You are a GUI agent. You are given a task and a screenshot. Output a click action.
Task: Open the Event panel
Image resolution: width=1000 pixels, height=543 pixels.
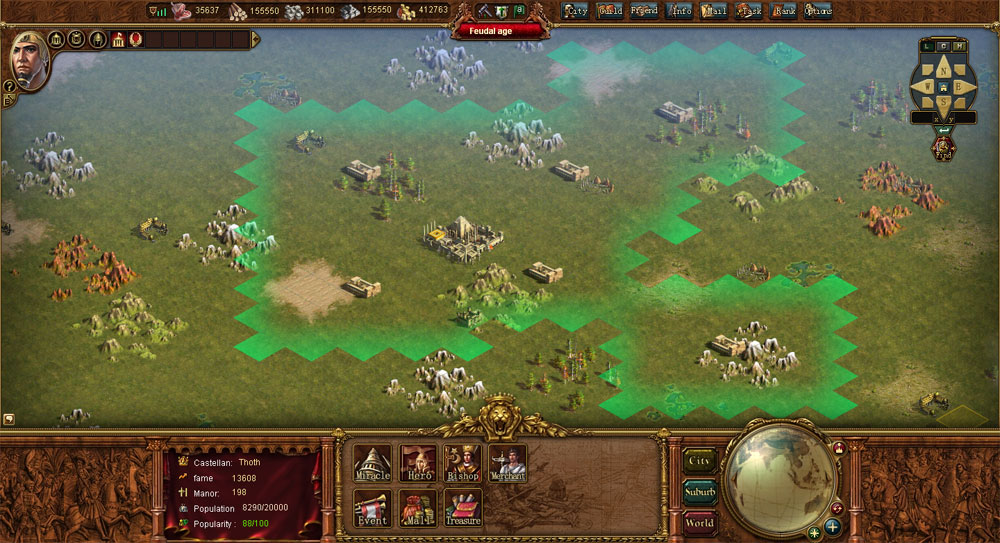(x=372, y=508)
